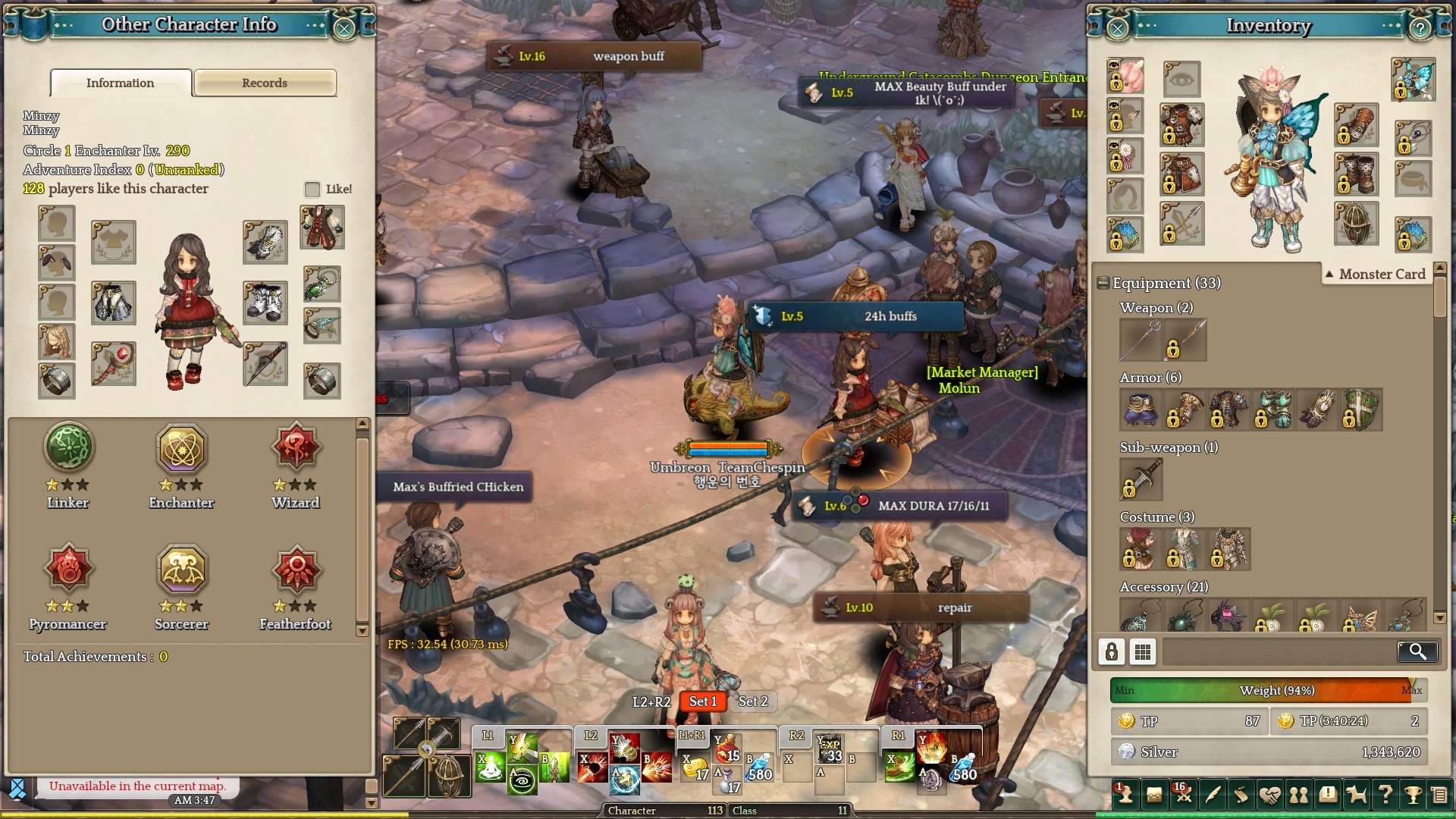View the Featherfoot class icon

click(296, 569)
